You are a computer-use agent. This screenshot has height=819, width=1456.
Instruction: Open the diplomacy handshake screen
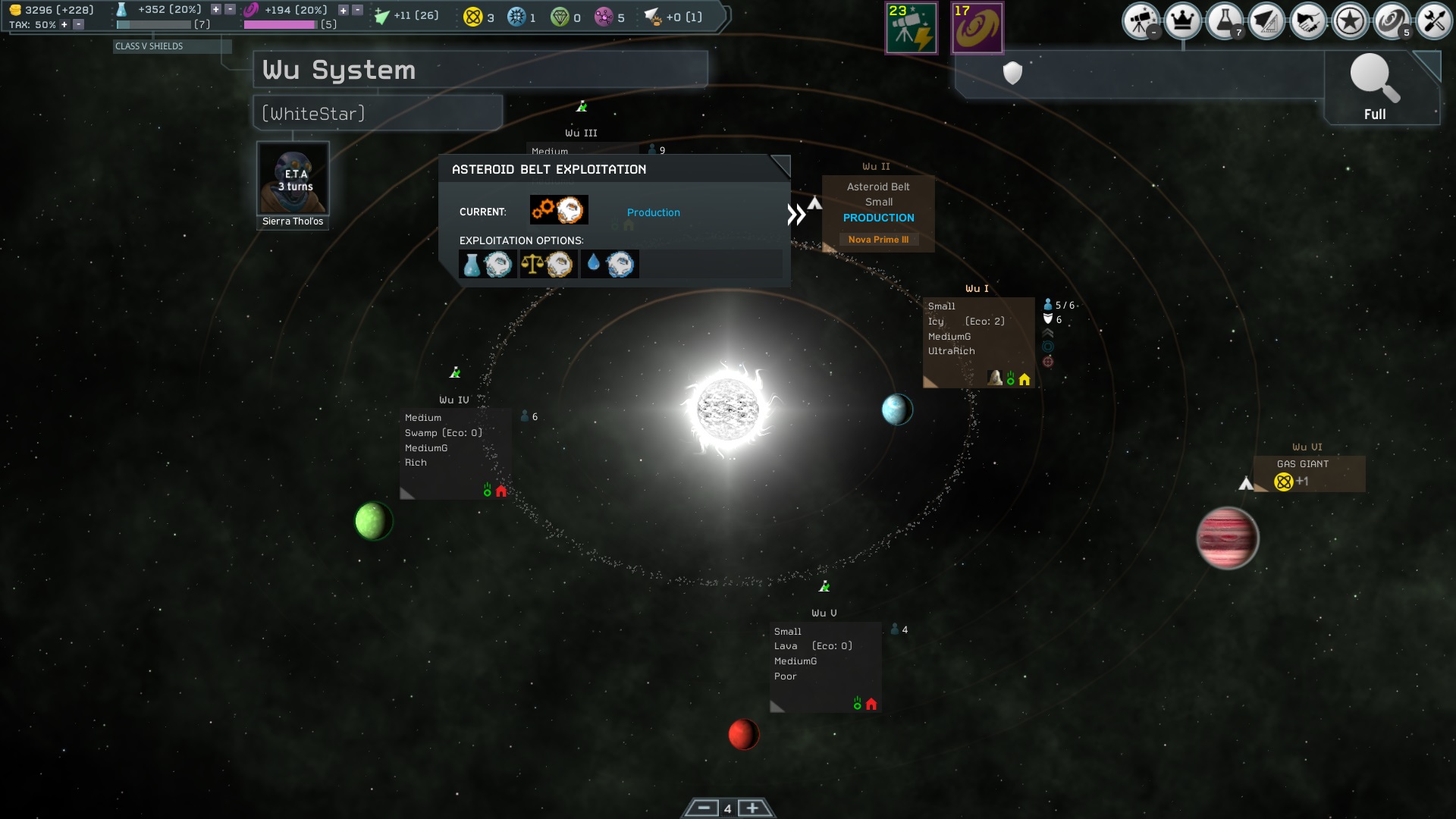1307,21
